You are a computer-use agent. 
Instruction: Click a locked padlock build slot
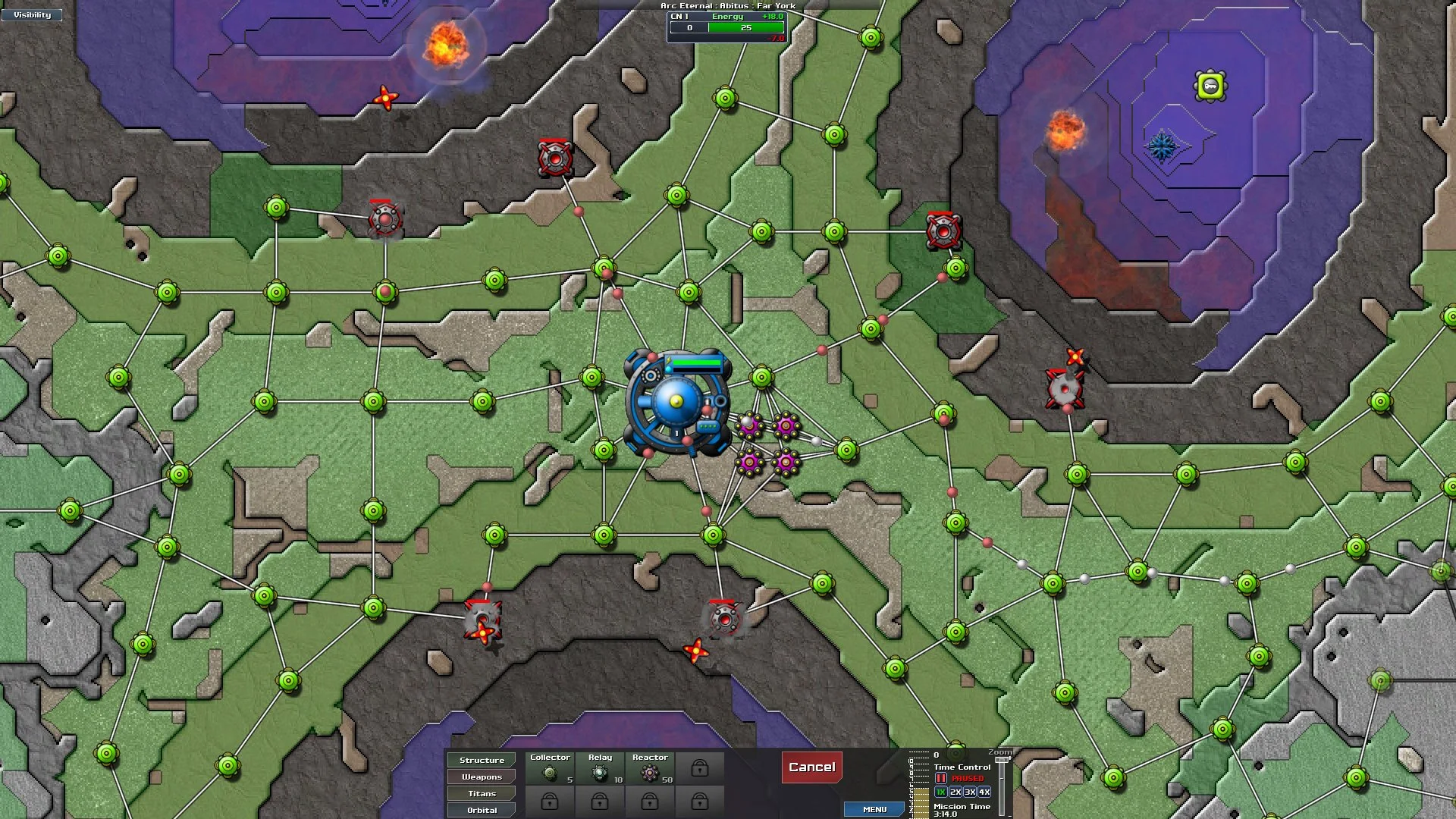[698, 768]
